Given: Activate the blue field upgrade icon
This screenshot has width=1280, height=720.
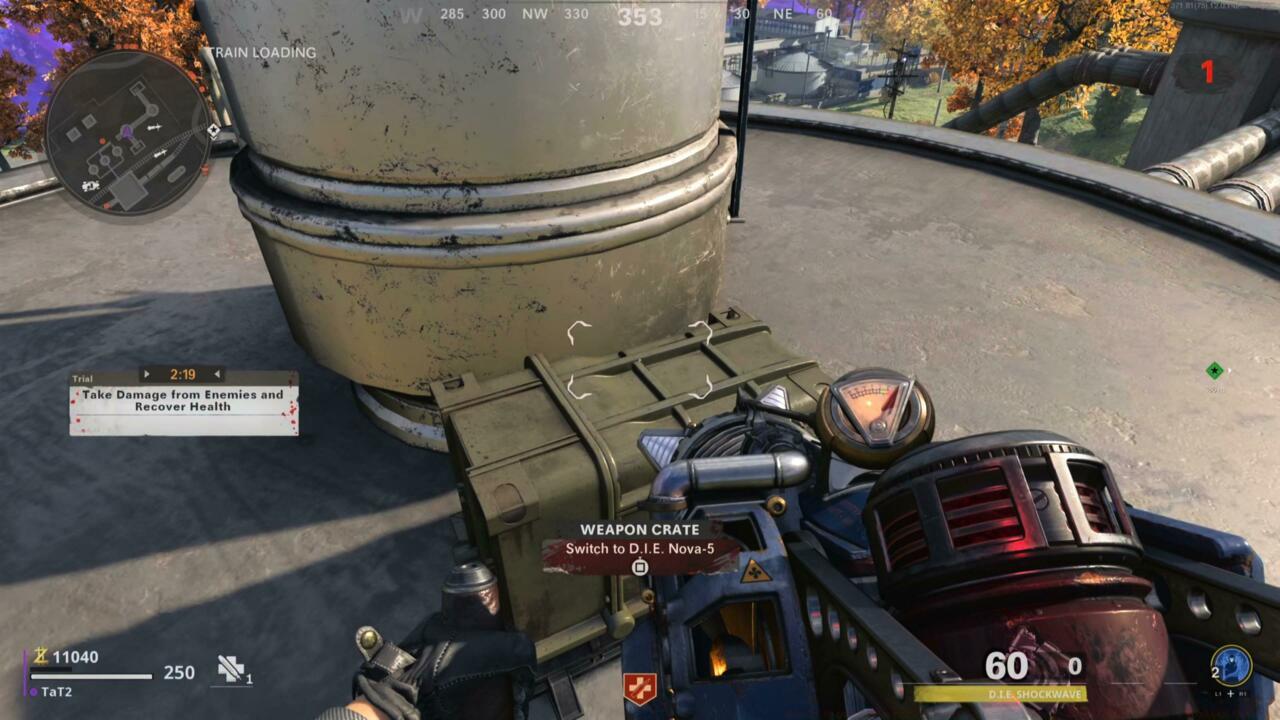Looking at the screenshot, I should (1231, 667).
